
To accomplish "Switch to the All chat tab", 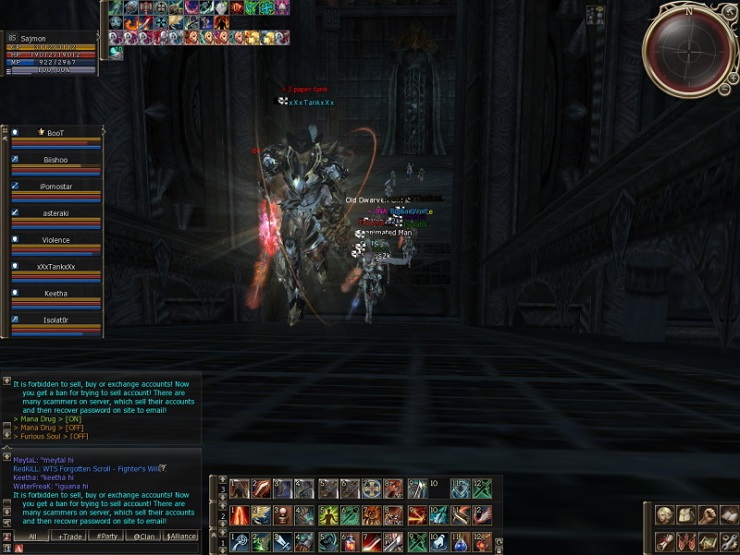I will click(x=31, y=537).
